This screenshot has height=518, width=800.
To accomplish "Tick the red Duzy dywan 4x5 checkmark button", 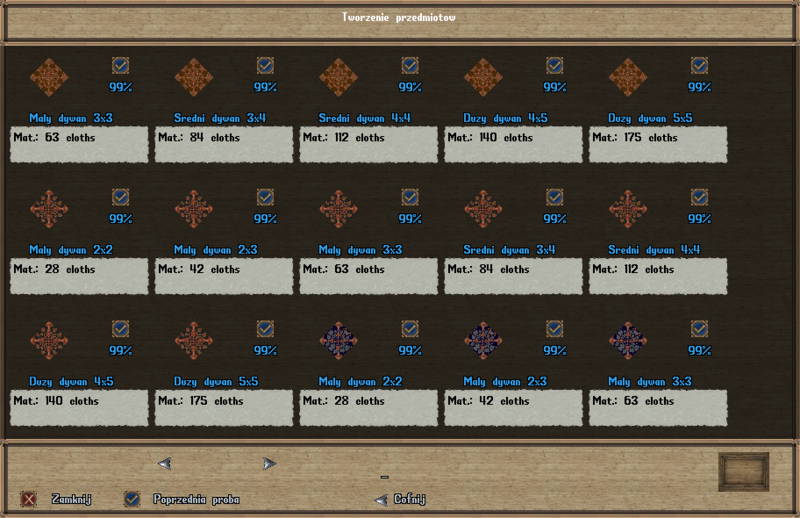I will (120, 329).
